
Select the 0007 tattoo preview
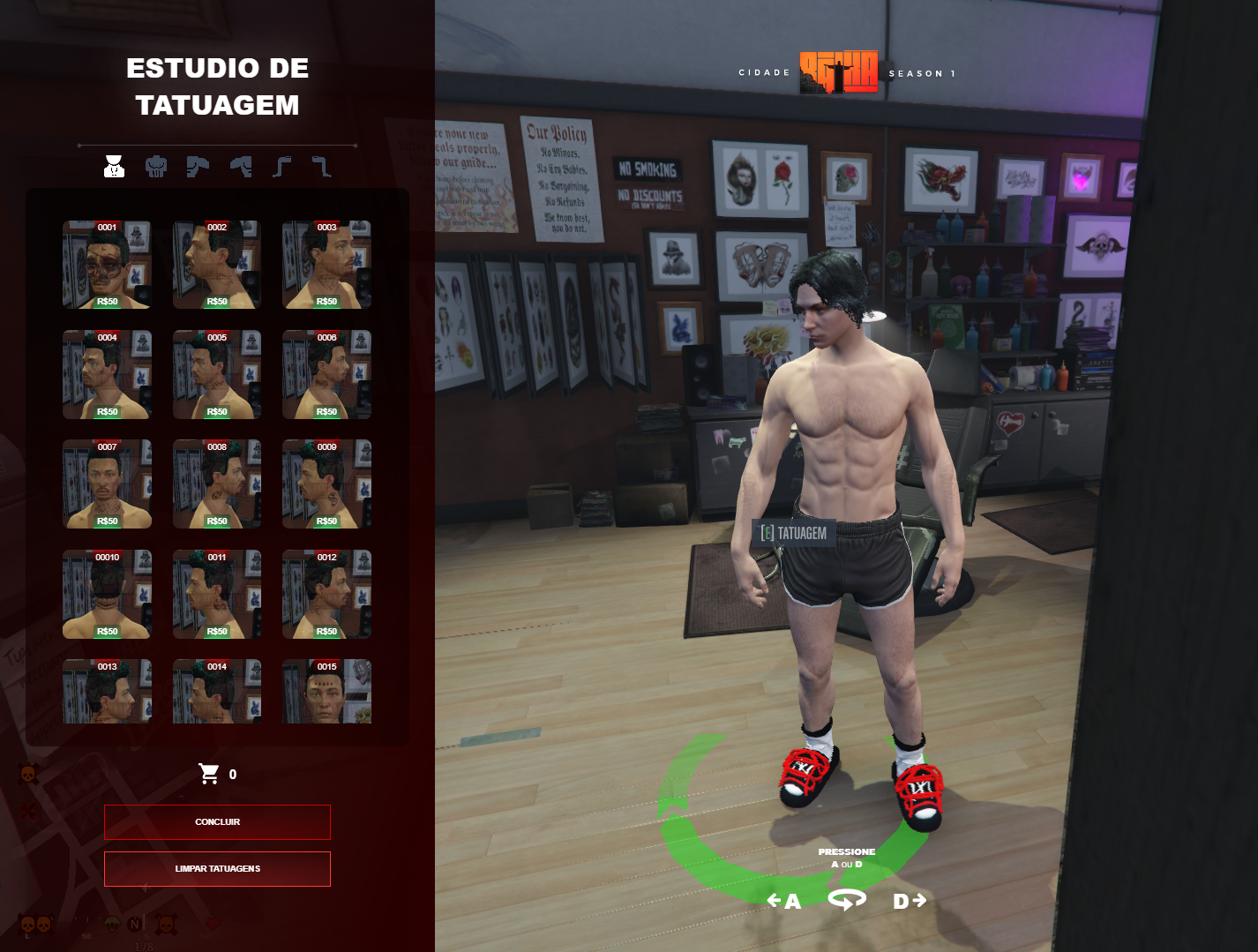click(x=107, y=484)
